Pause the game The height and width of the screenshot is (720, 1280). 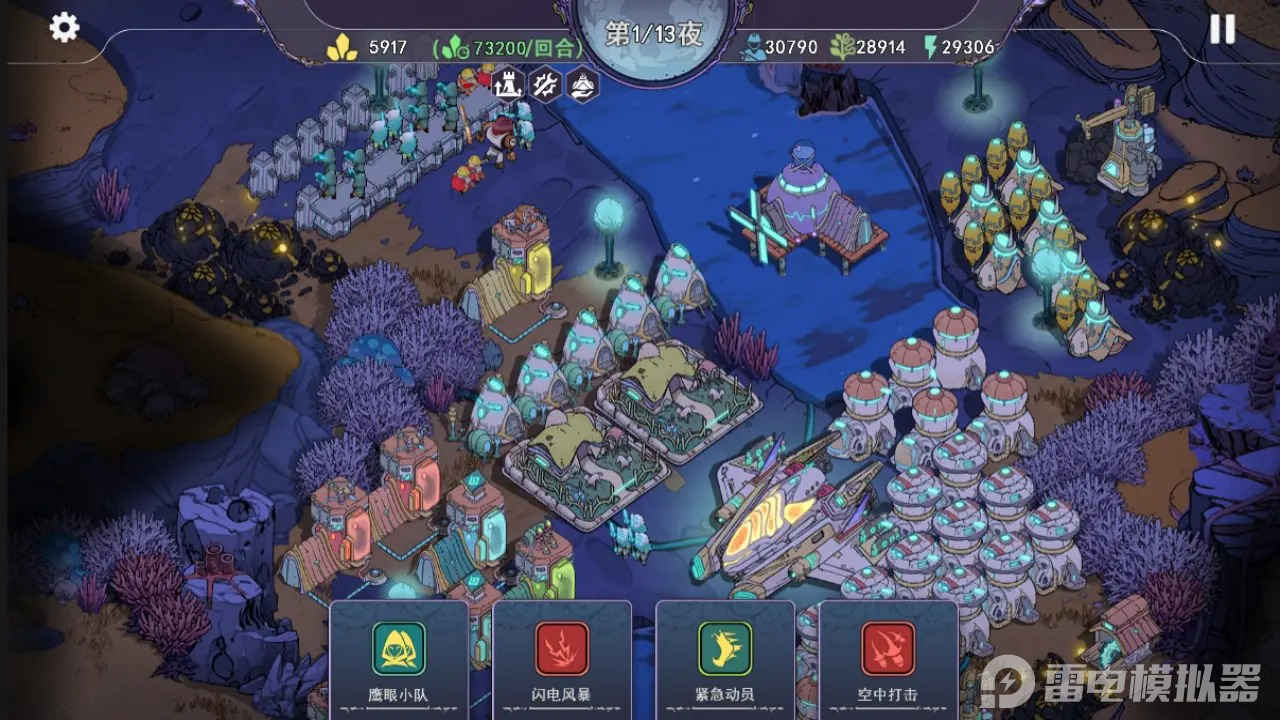pos(1222,29)
